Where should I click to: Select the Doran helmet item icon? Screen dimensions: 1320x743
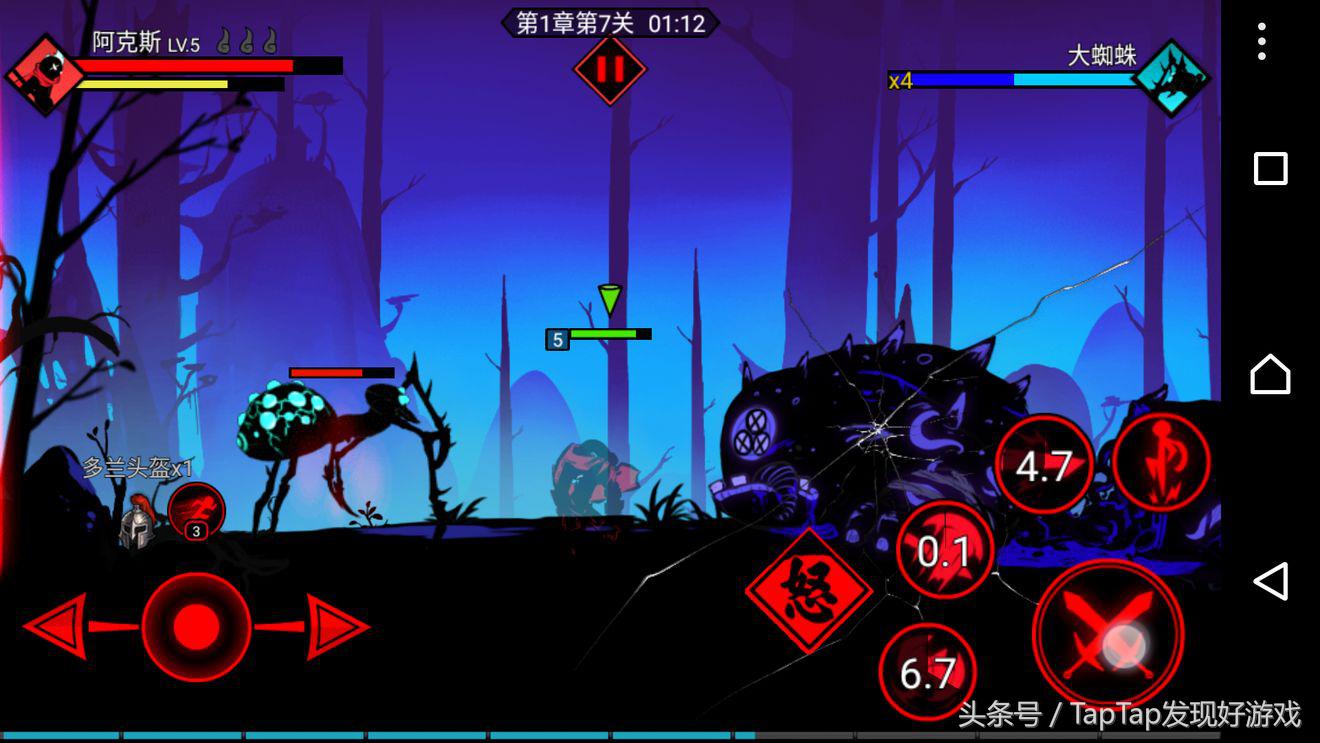click(138, 522)
